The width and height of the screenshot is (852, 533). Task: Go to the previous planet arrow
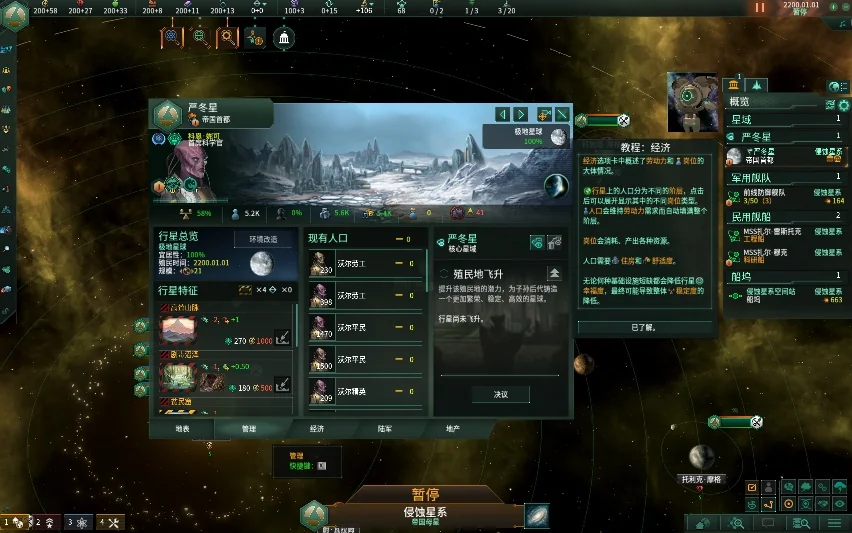[x=504, y=114]
